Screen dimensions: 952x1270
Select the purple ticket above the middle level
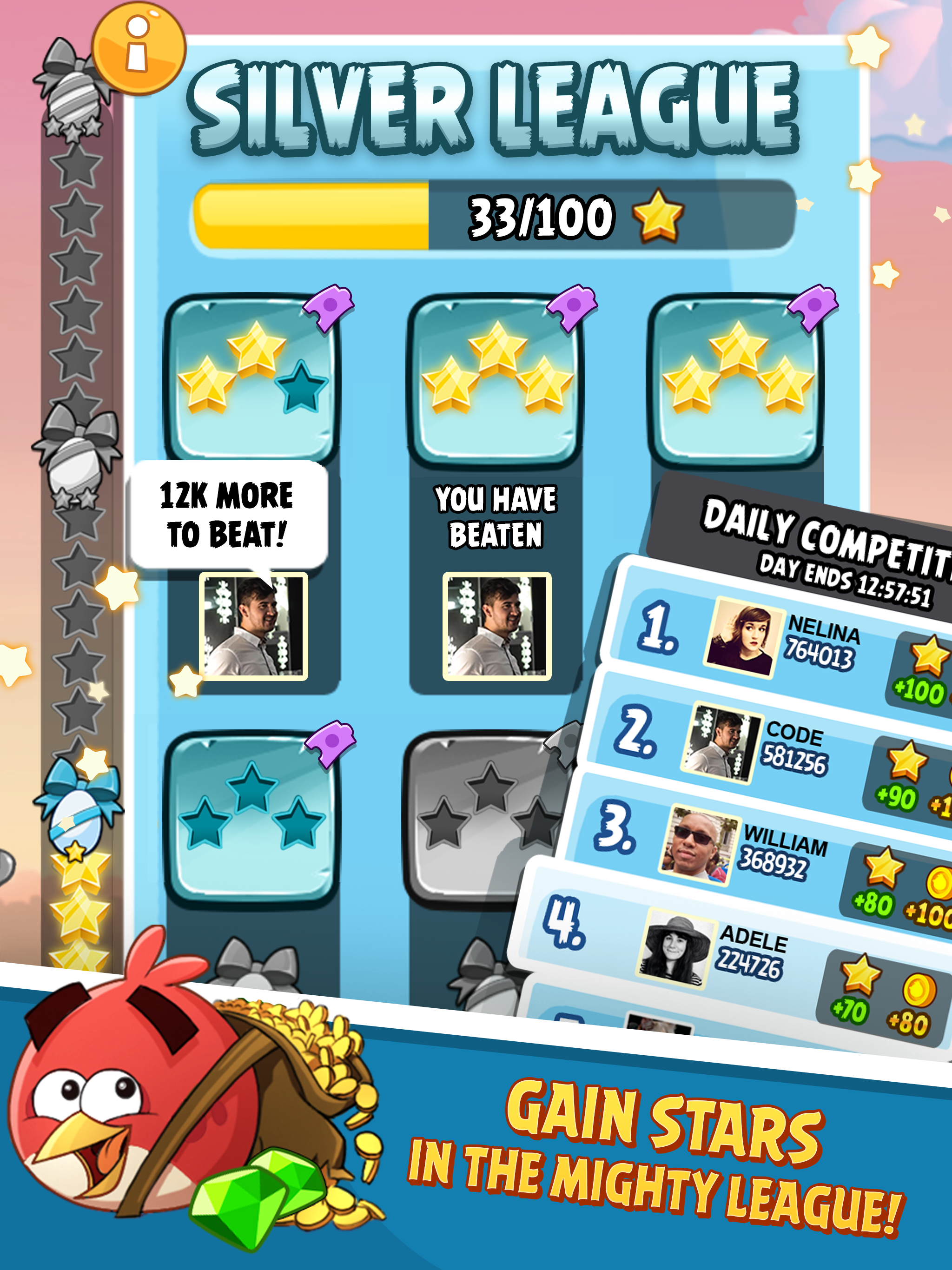(x=573, y=308)
